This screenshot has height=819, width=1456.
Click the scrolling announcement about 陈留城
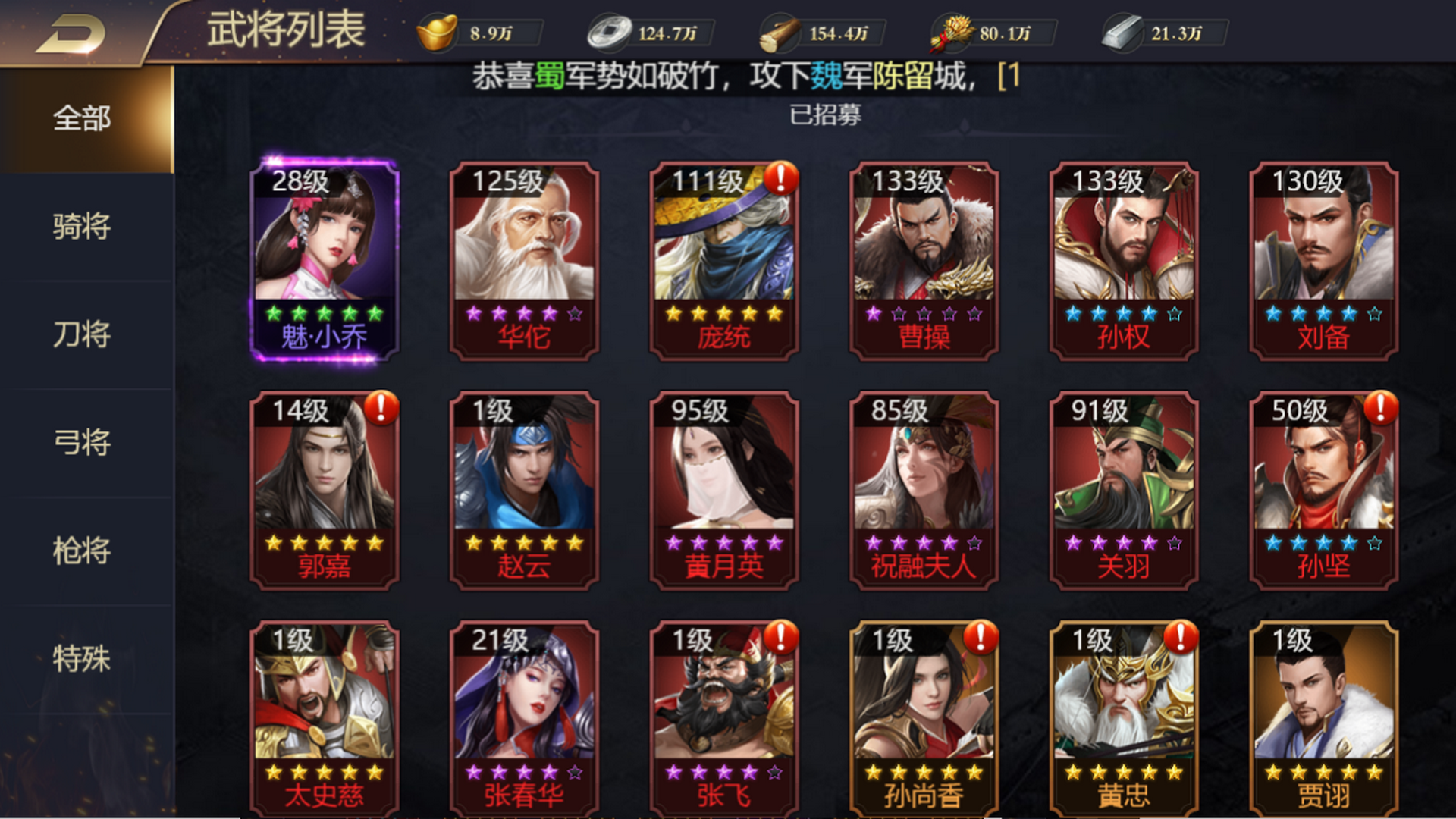click(x=743, y=76)
